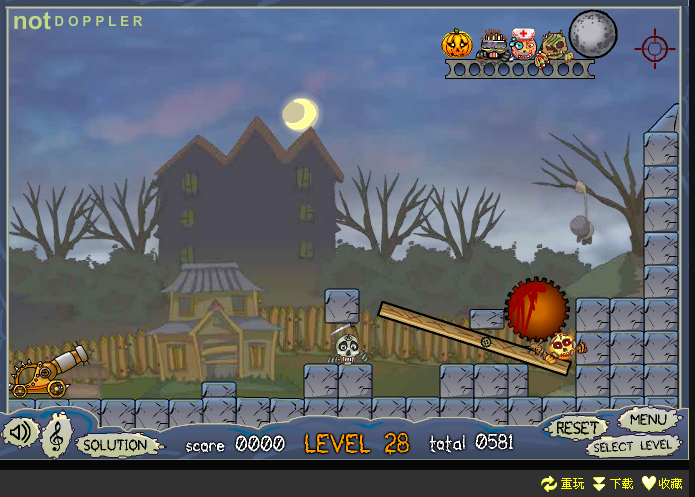Go to SELECT LEVEL

[631, 446]
